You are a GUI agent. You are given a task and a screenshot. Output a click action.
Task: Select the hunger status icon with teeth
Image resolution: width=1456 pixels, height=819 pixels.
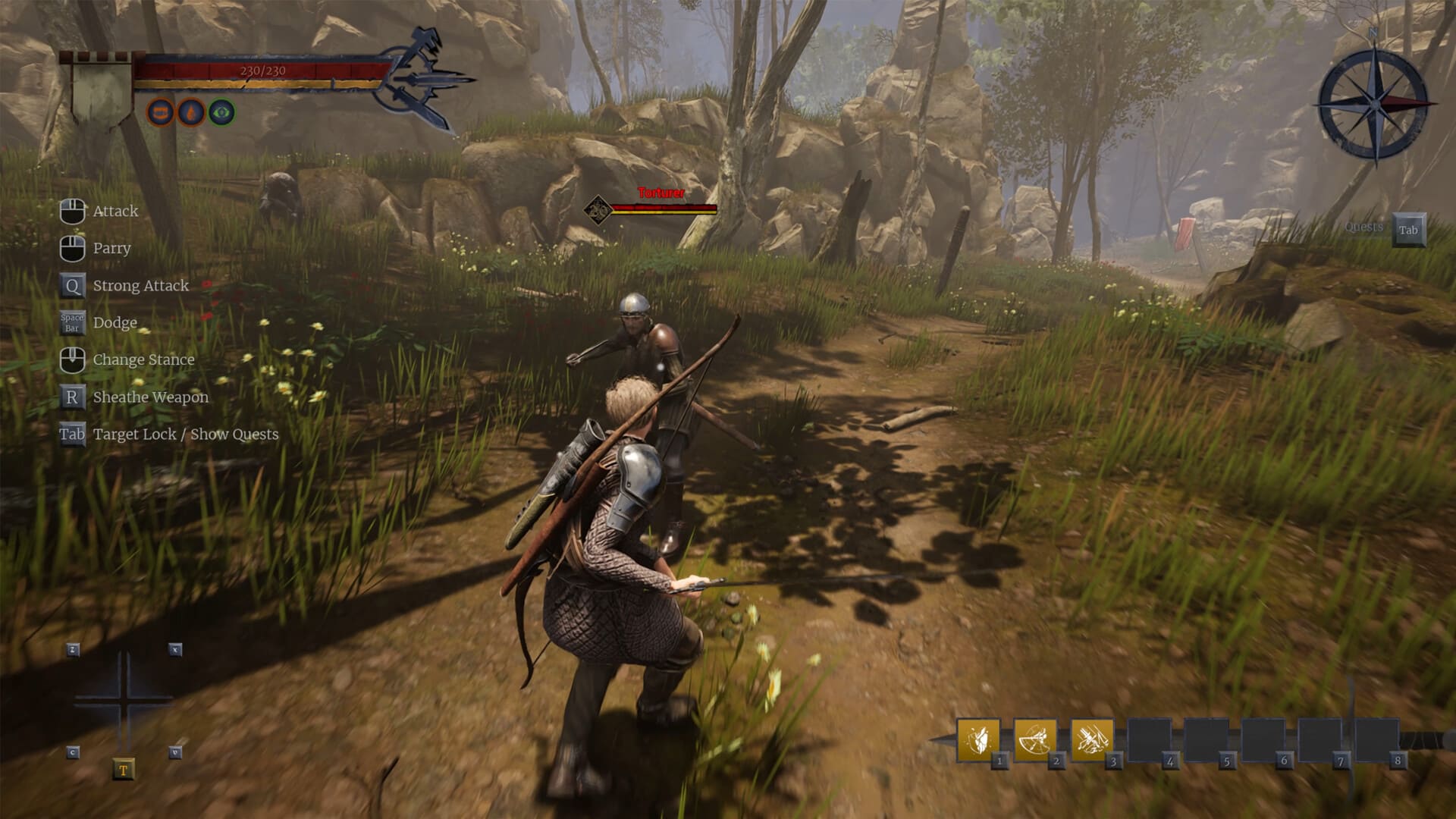160,113
